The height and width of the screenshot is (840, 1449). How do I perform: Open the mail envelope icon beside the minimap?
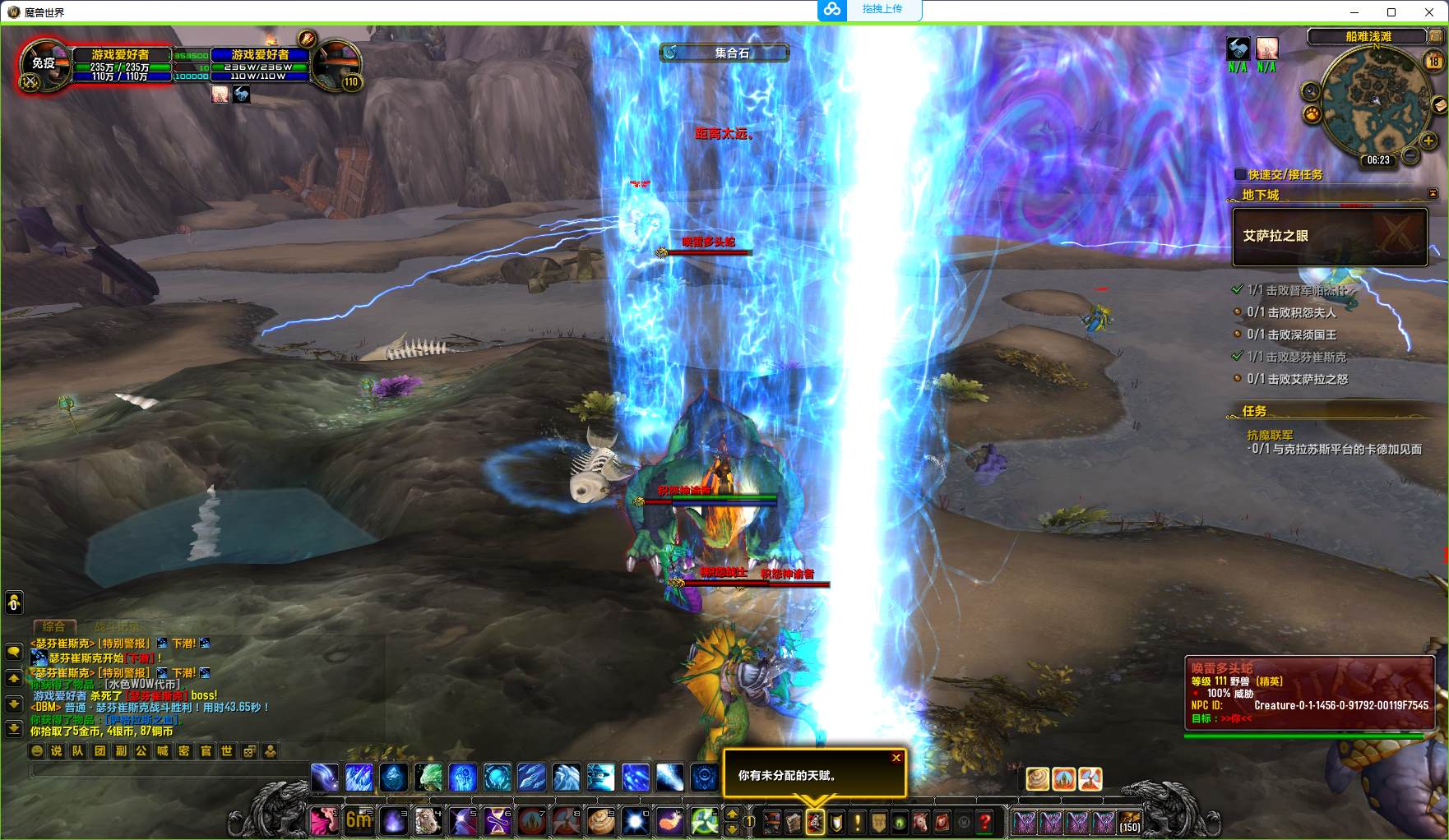(1439, 104)
